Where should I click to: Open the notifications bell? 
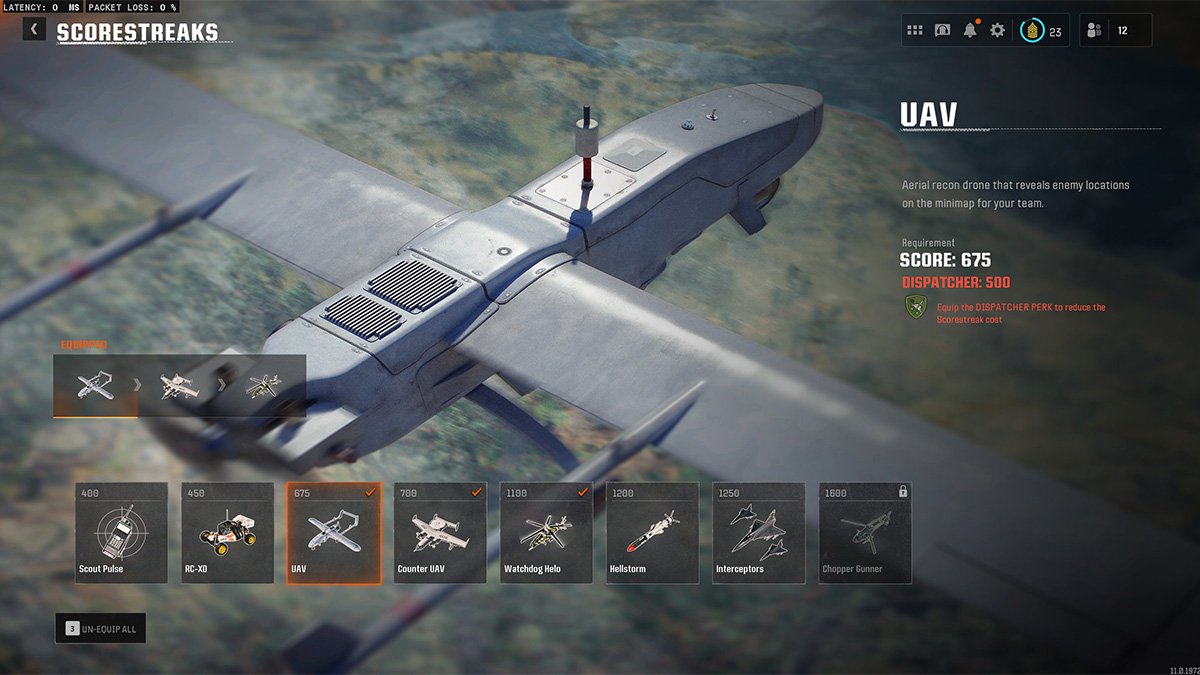point(970,30)
